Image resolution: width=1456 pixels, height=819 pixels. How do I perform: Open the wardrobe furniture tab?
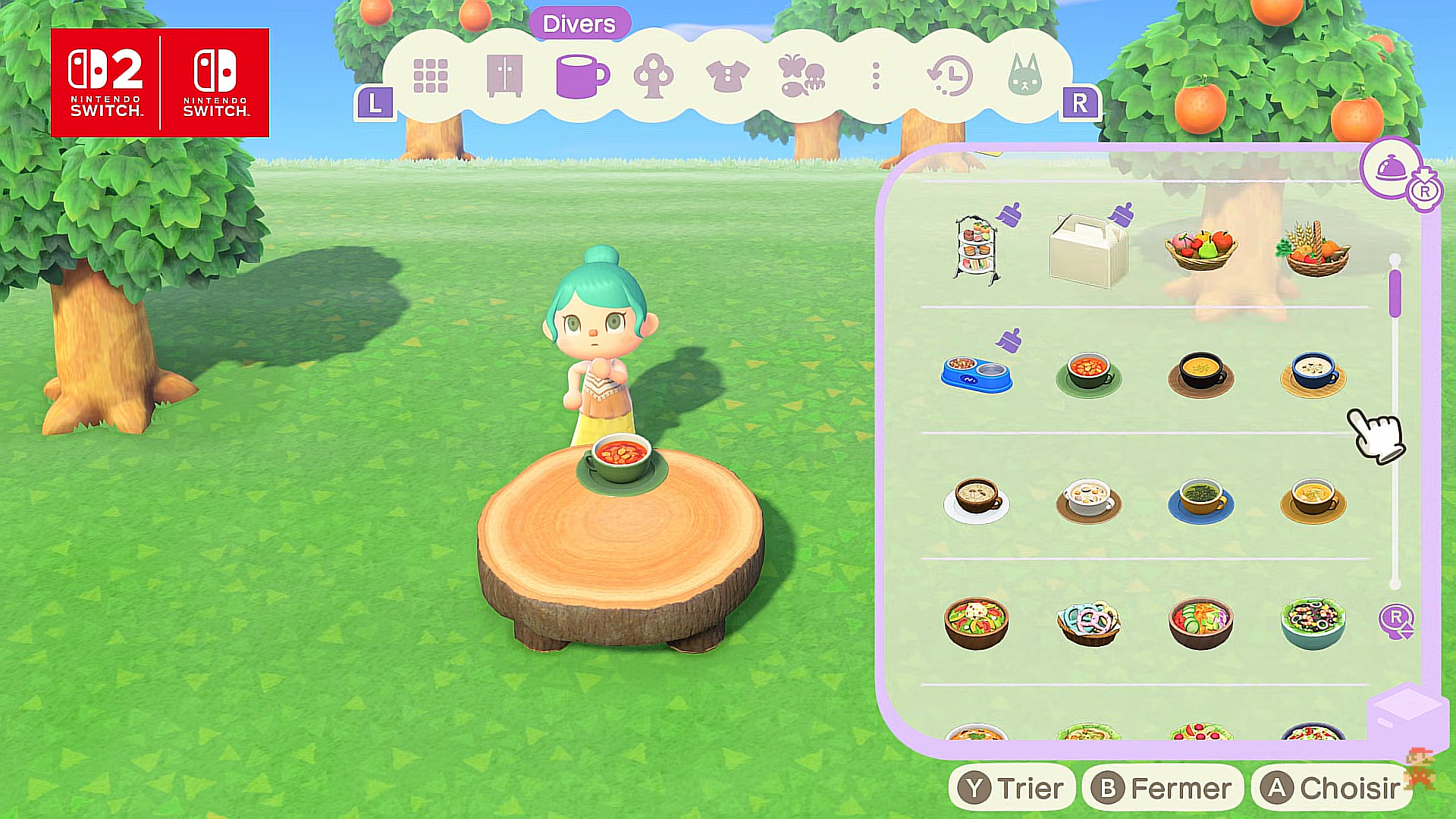pos(504,76)
